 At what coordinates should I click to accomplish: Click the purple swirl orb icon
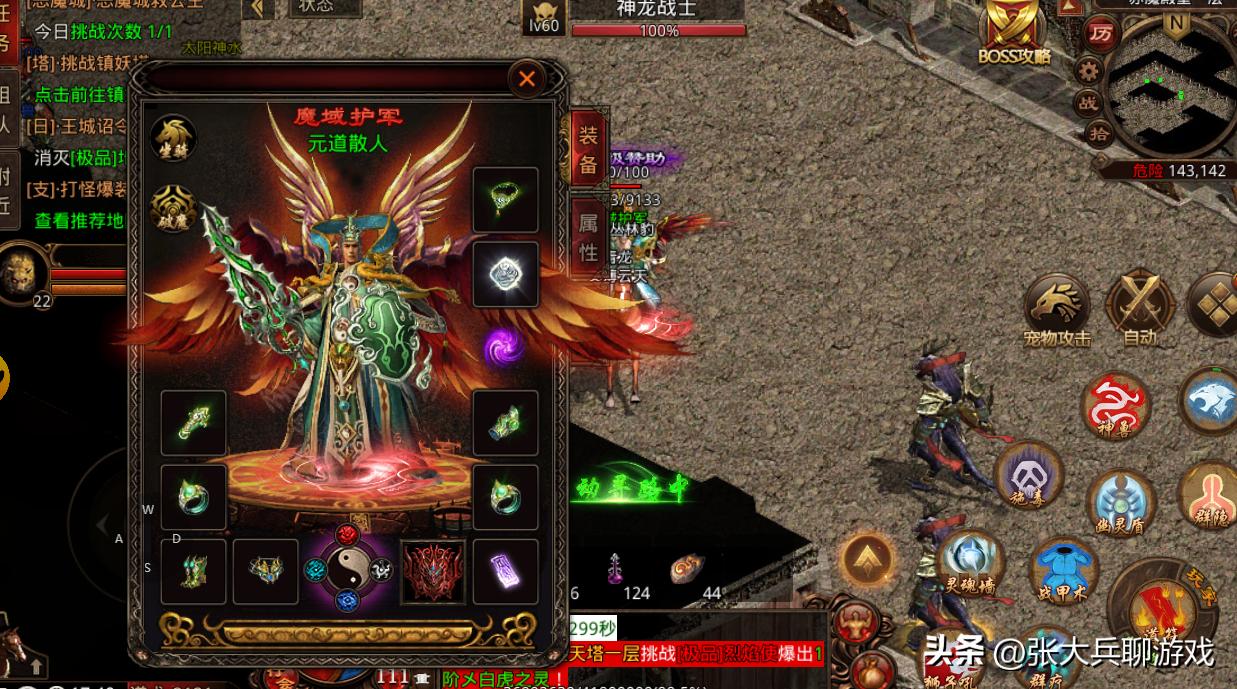[505, 347]
